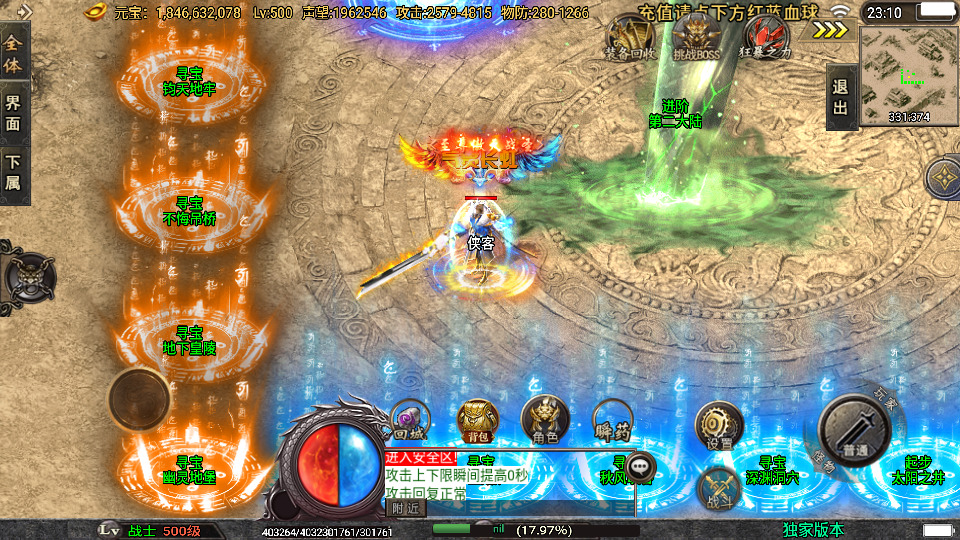Screen dimensions: 960x540
Task: Tap the four-pointed star compass button
Action: (x=945, y=180)
